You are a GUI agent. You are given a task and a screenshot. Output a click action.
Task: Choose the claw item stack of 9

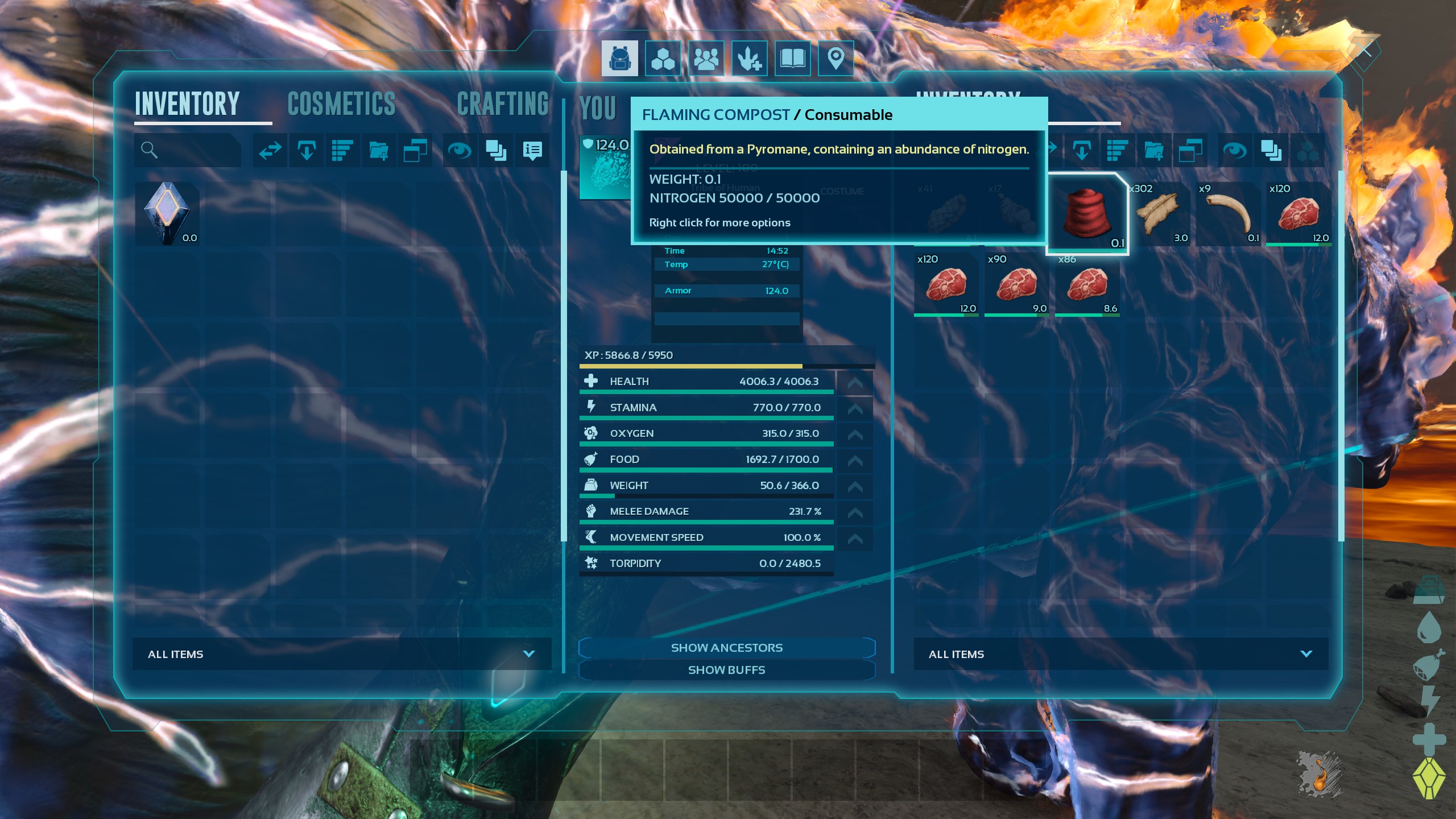tap(1228, 214)
